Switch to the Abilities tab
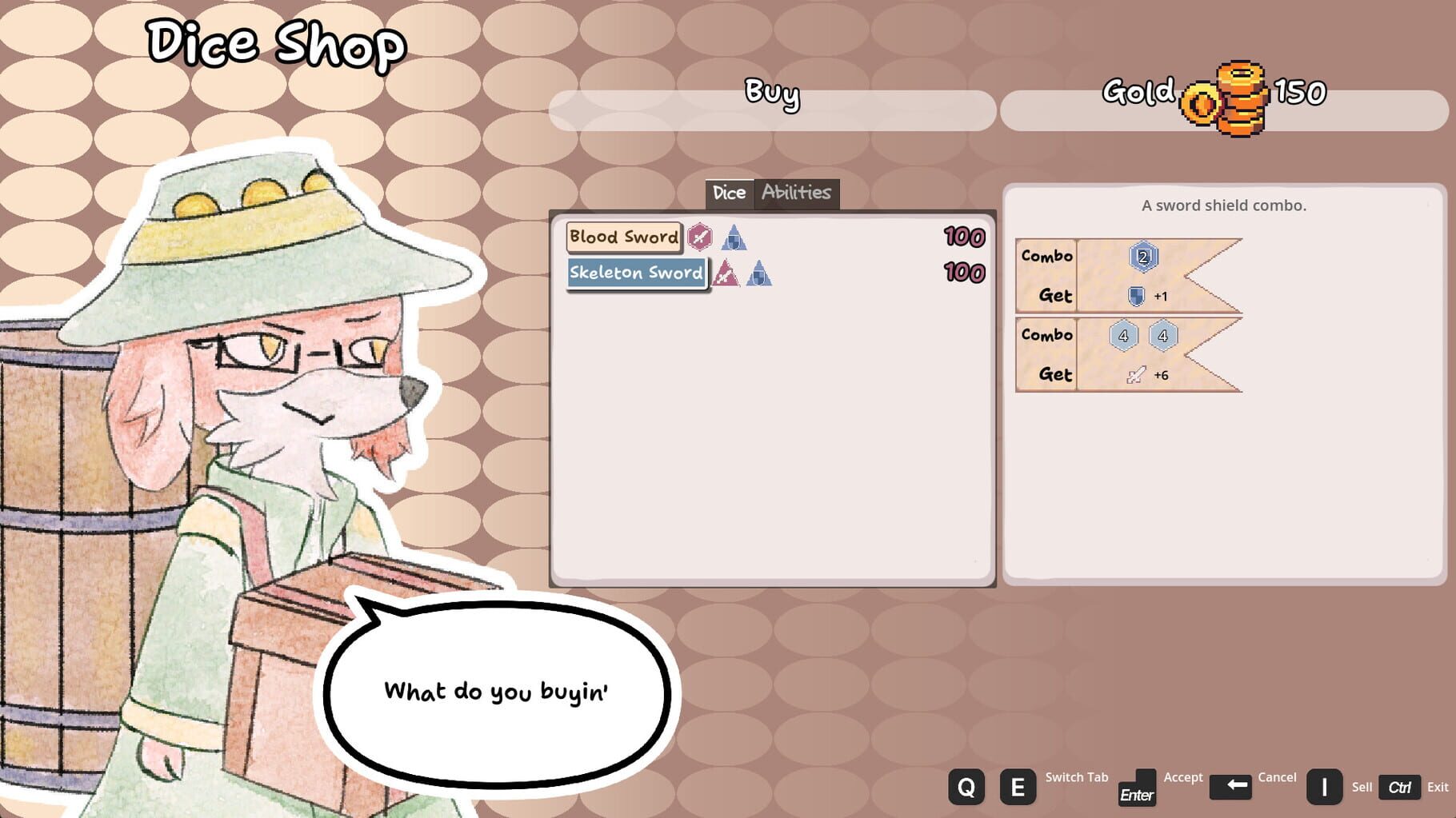 [x=797, y=193]
